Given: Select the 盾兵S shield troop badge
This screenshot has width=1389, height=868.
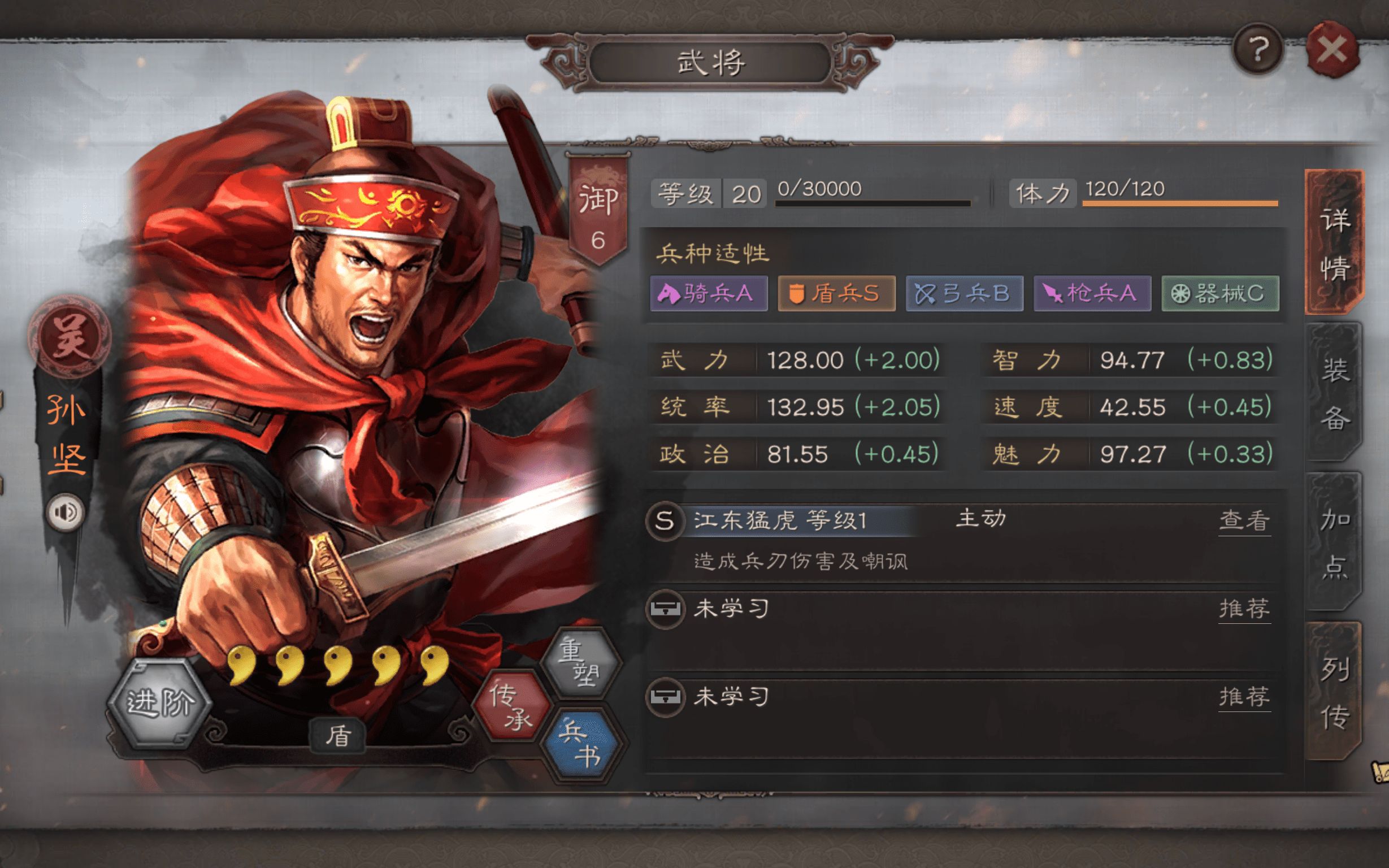Looking at the screenshot, I should [836, 293].
